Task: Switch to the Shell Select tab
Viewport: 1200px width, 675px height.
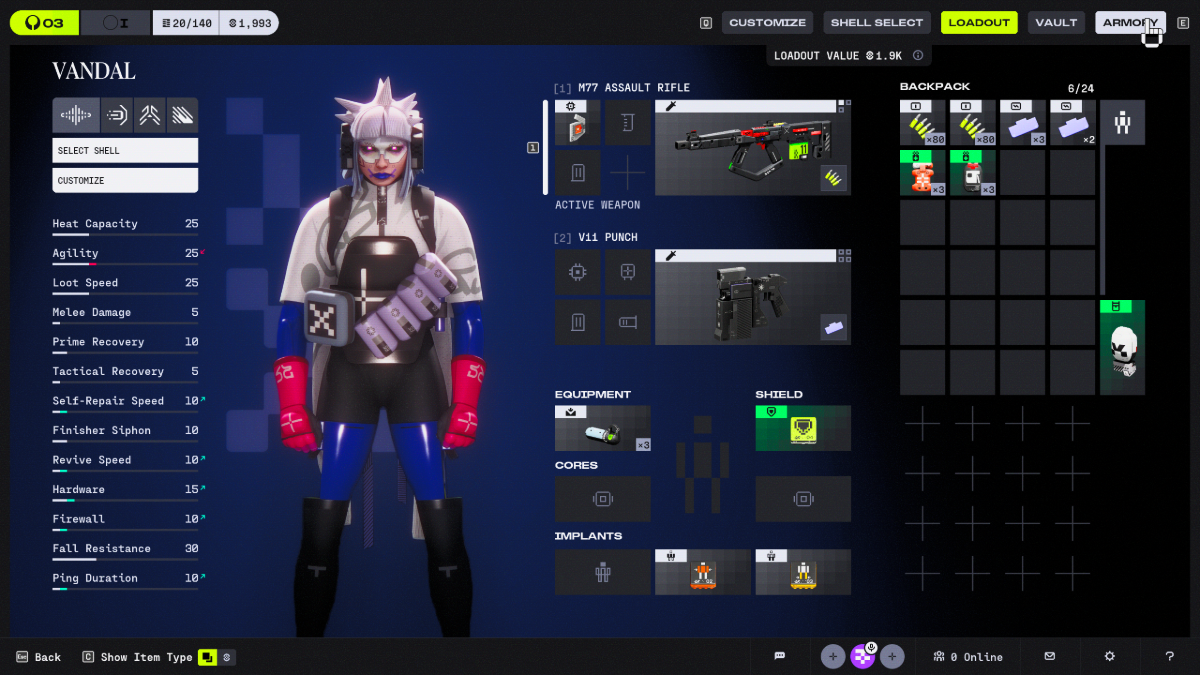Action: [x=877, y=23]
